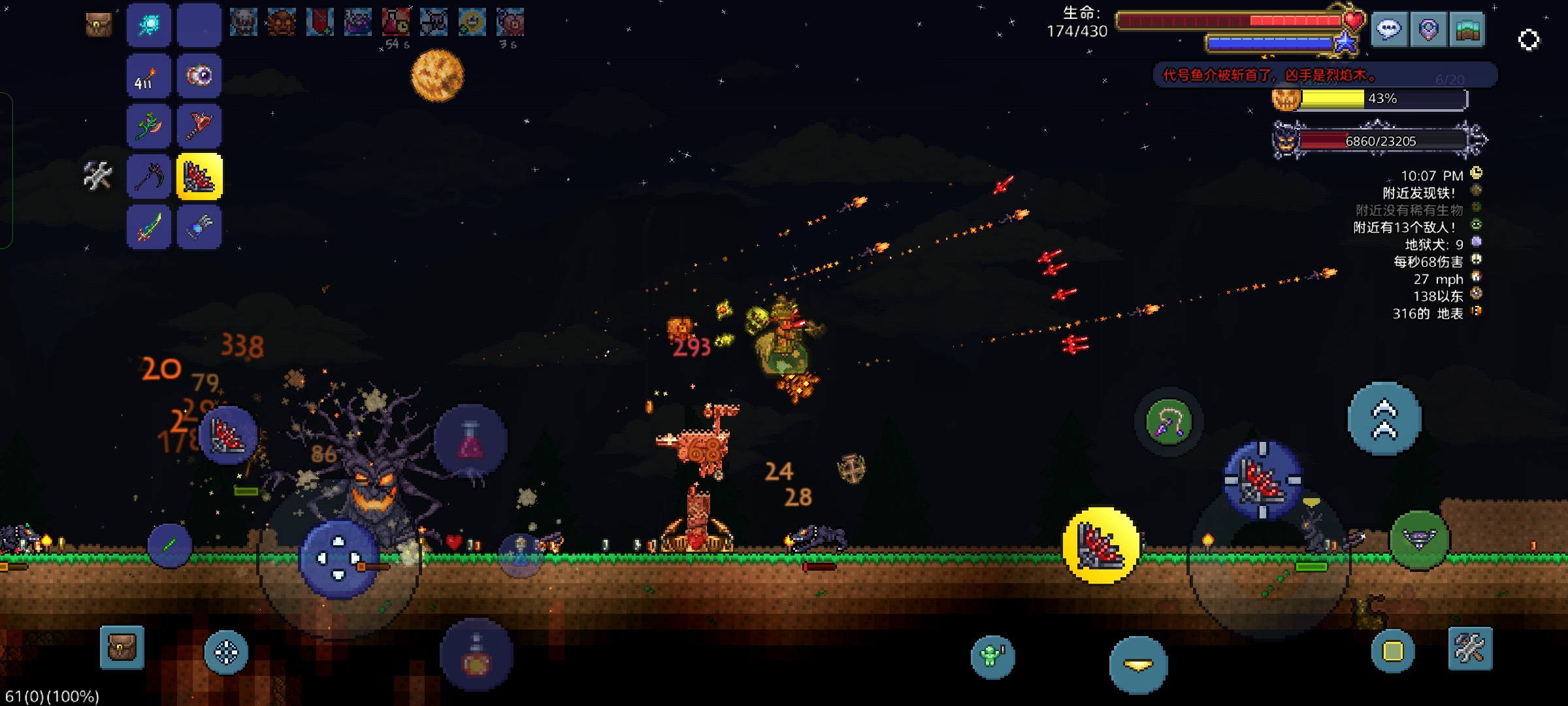Open the inventory backpack at top left
Viewport: 1568px width, 706px height.
pos(99,25)
